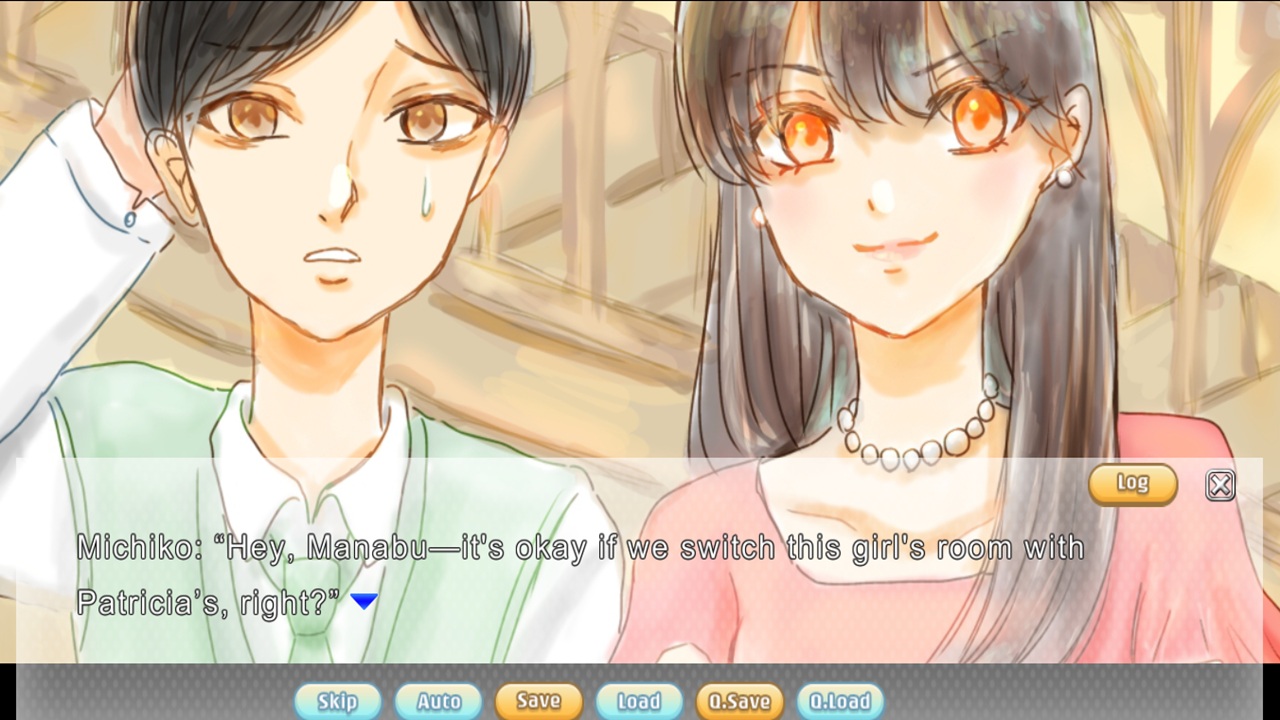Enable Auto-play mode for dialogue
Image resolution: width=1280 pixels, height=720 pixels.
[437, 701]
